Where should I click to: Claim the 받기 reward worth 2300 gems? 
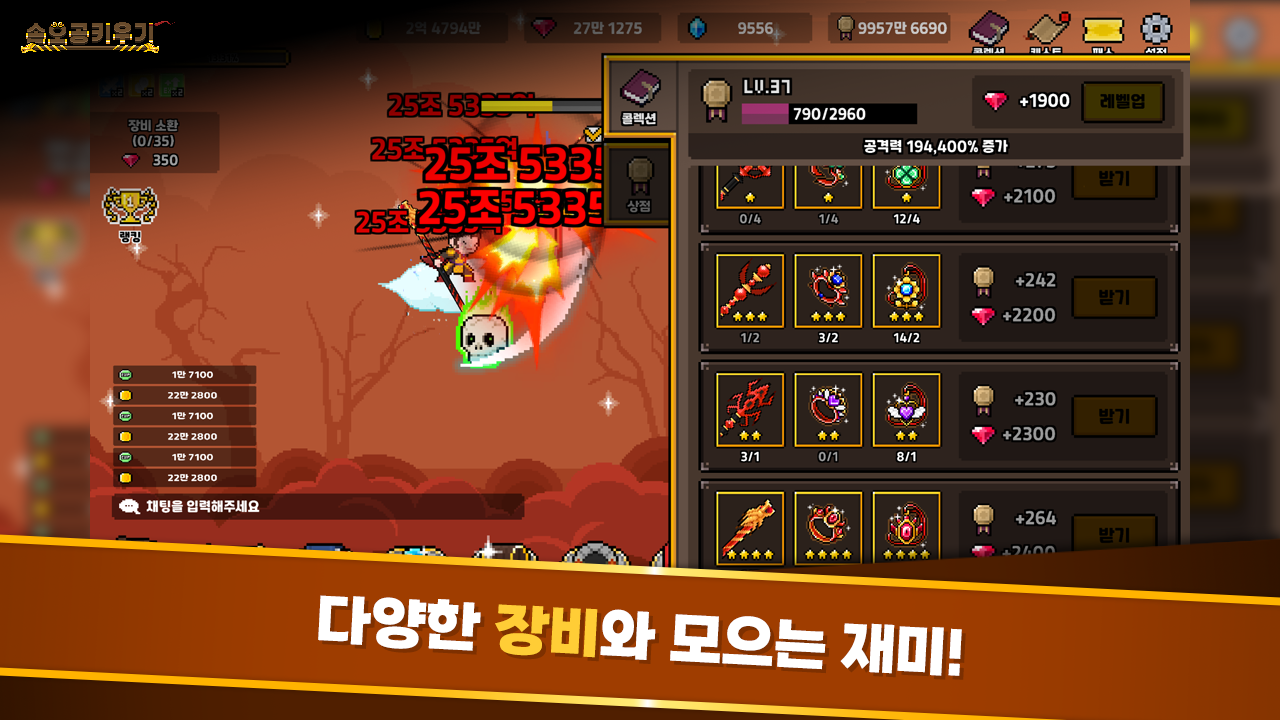(1113, 415)
